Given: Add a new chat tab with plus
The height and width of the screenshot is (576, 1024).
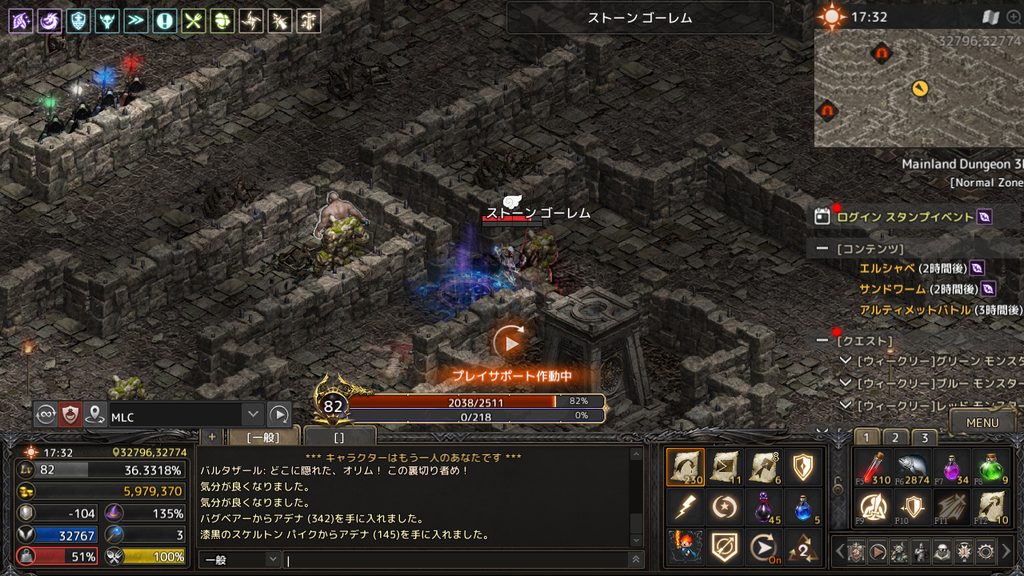Looking at the screenshot, I should click(211, 437).
